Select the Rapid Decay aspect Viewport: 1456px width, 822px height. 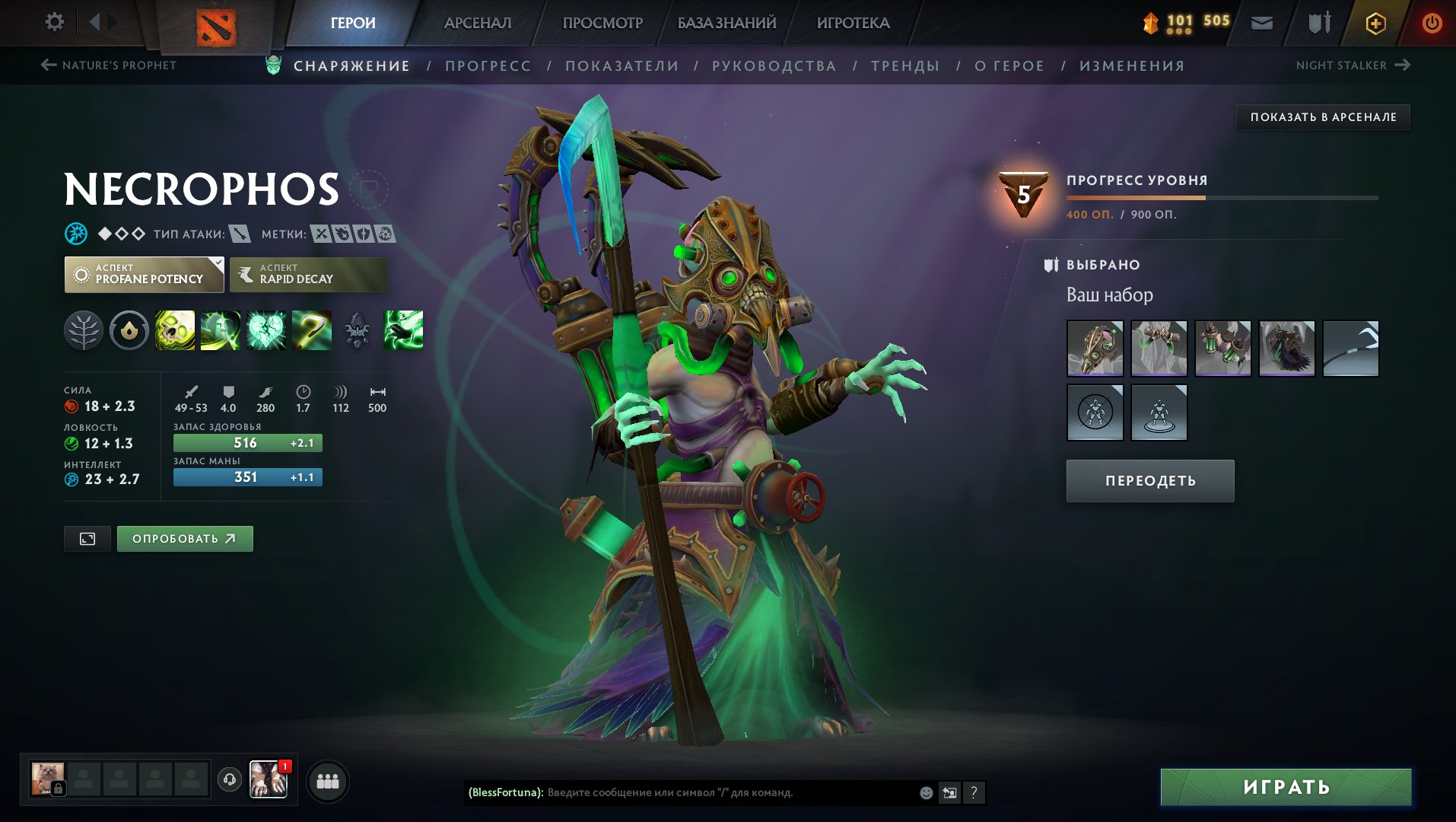coord(308,275)
